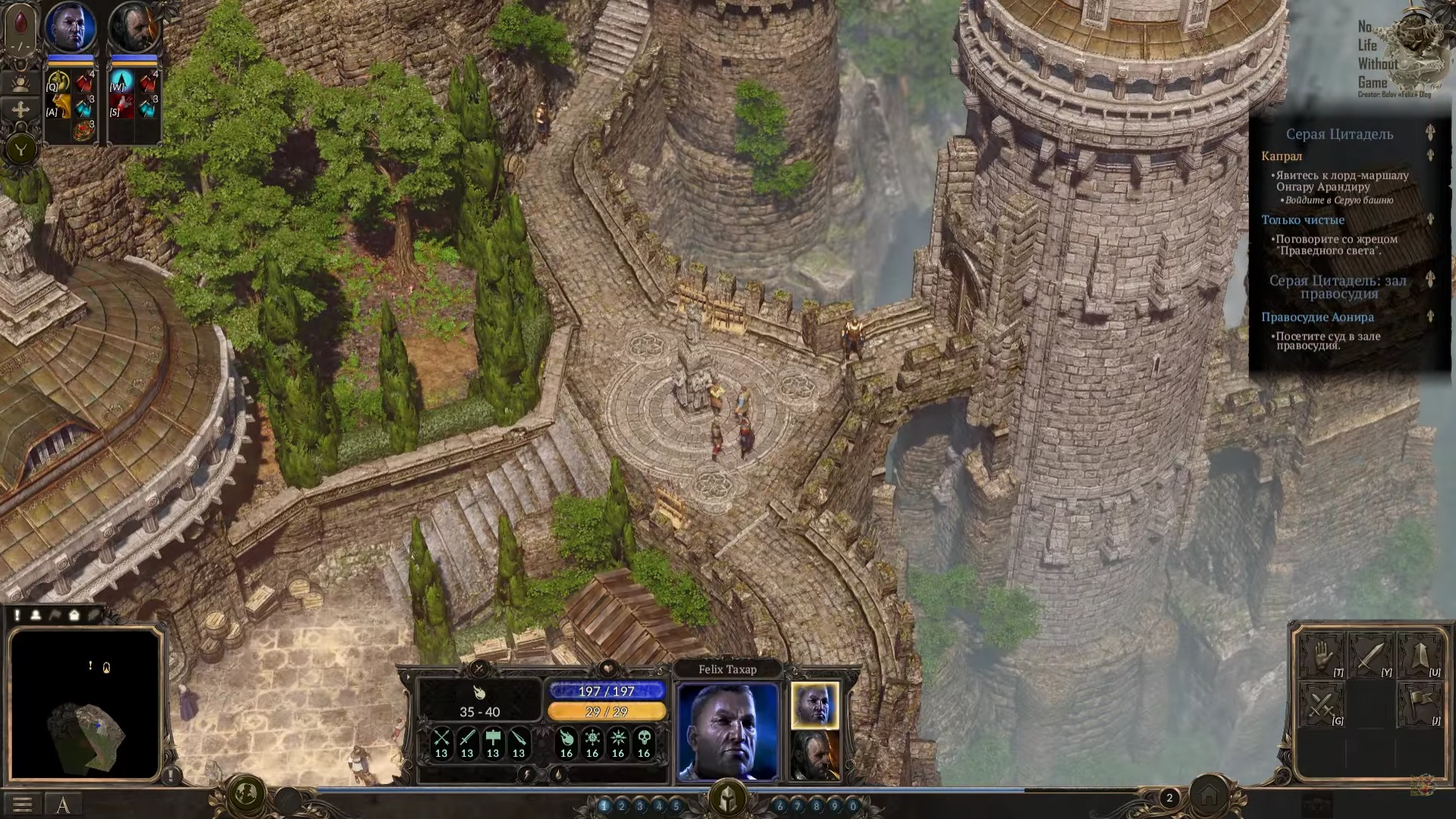Use the golden roar ability marked A
Screen dimensions: 1456x819
click(x=58, y=107)
